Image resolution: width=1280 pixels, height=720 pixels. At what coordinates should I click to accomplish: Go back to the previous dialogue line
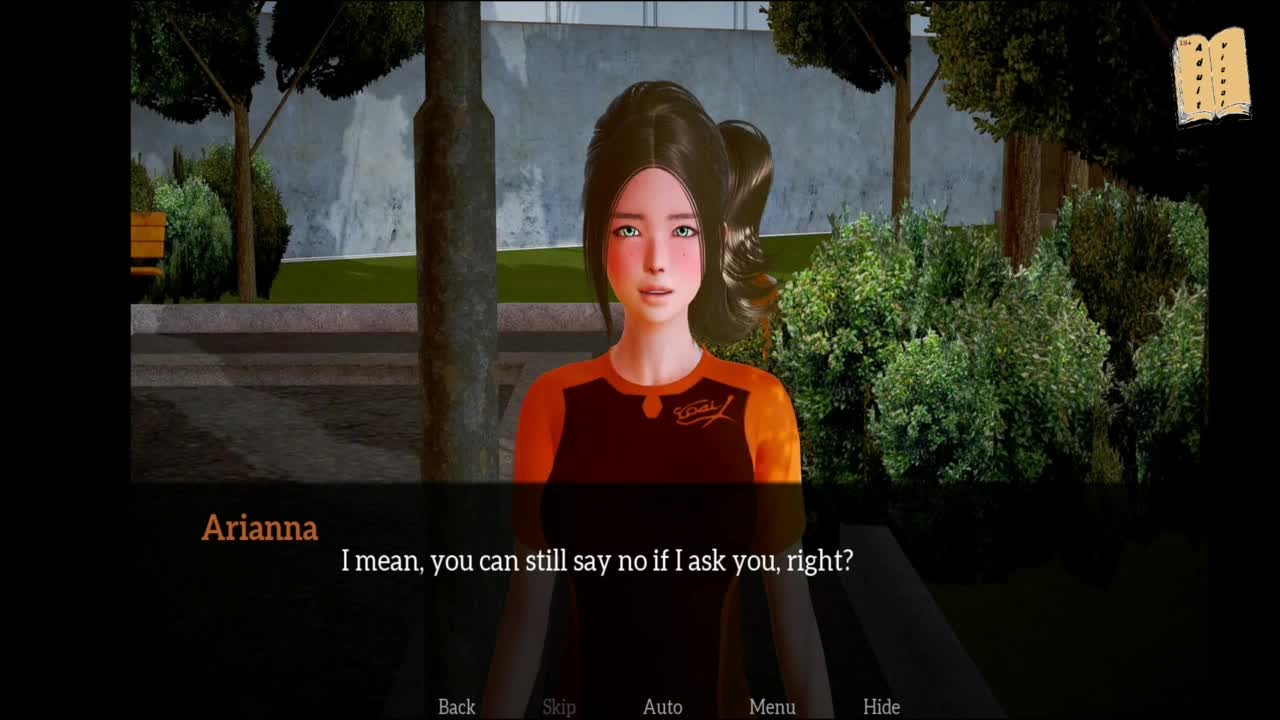click(x=456, y=707)
